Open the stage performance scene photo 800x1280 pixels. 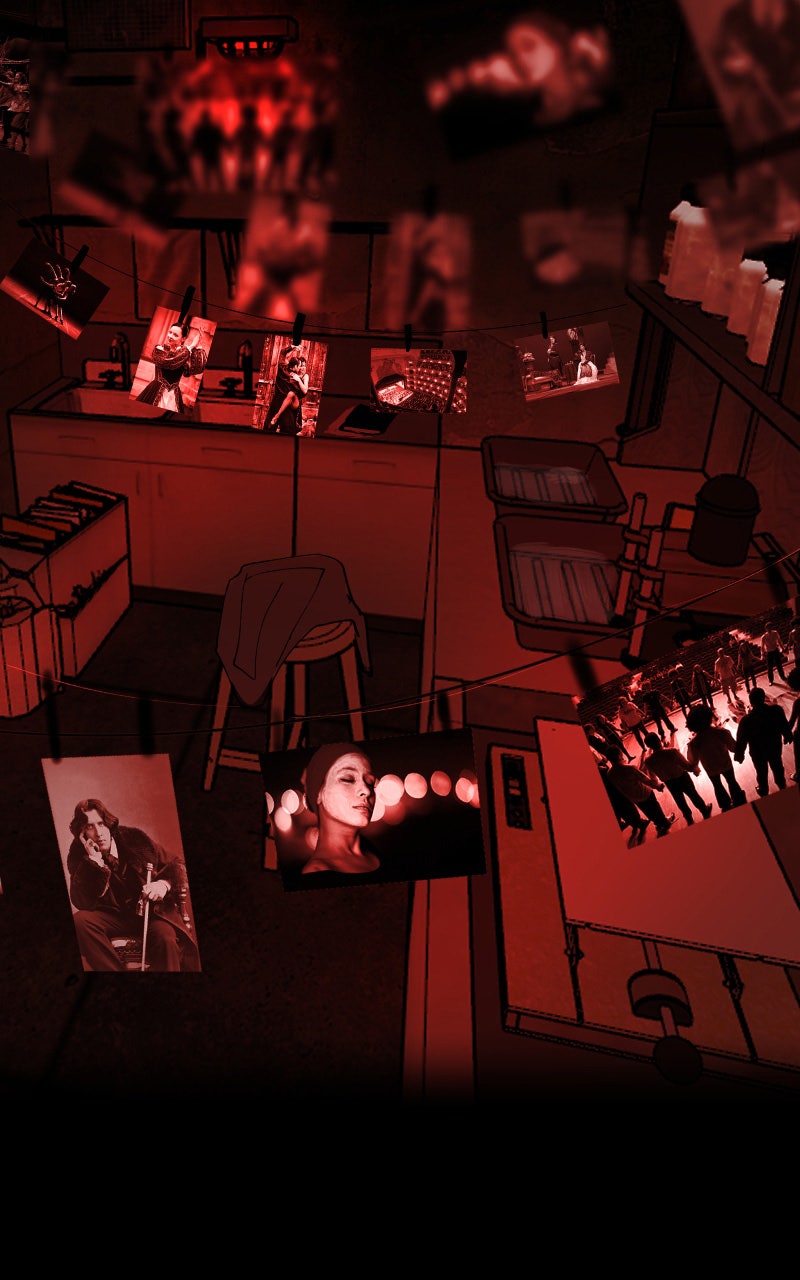tap(567, 362)
